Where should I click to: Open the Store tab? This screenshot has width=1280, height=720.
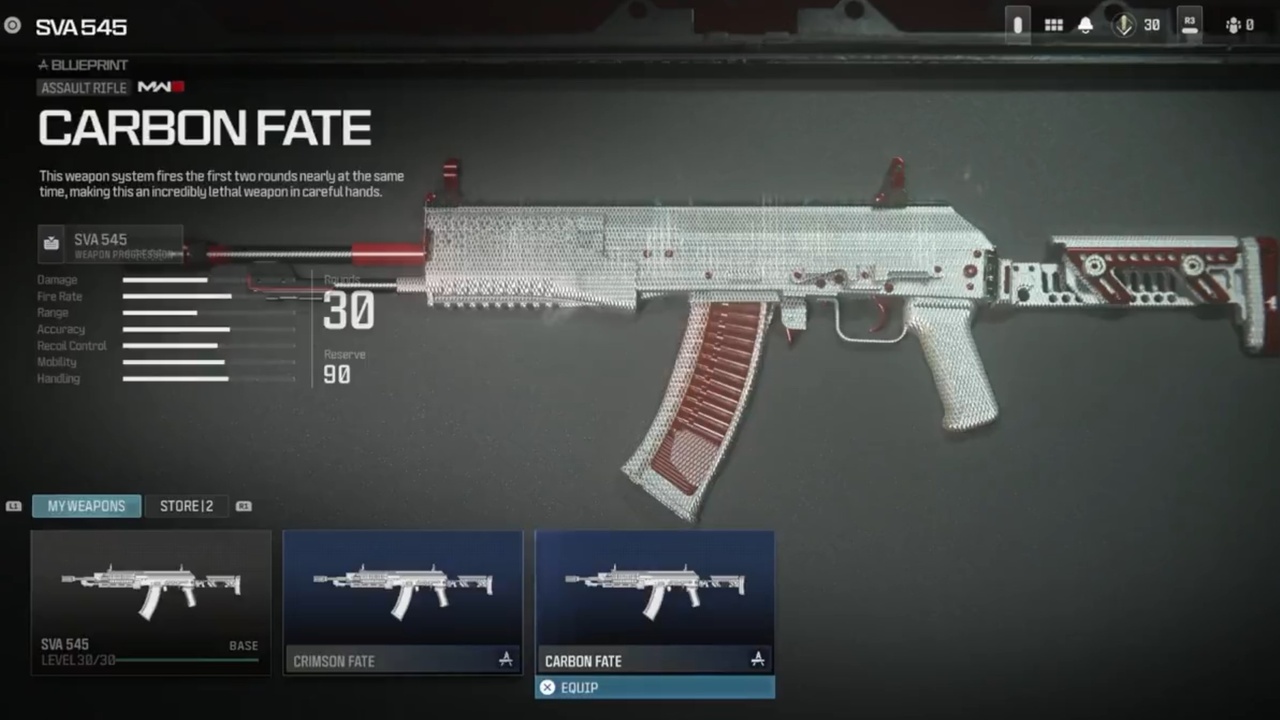click(186, 506)
